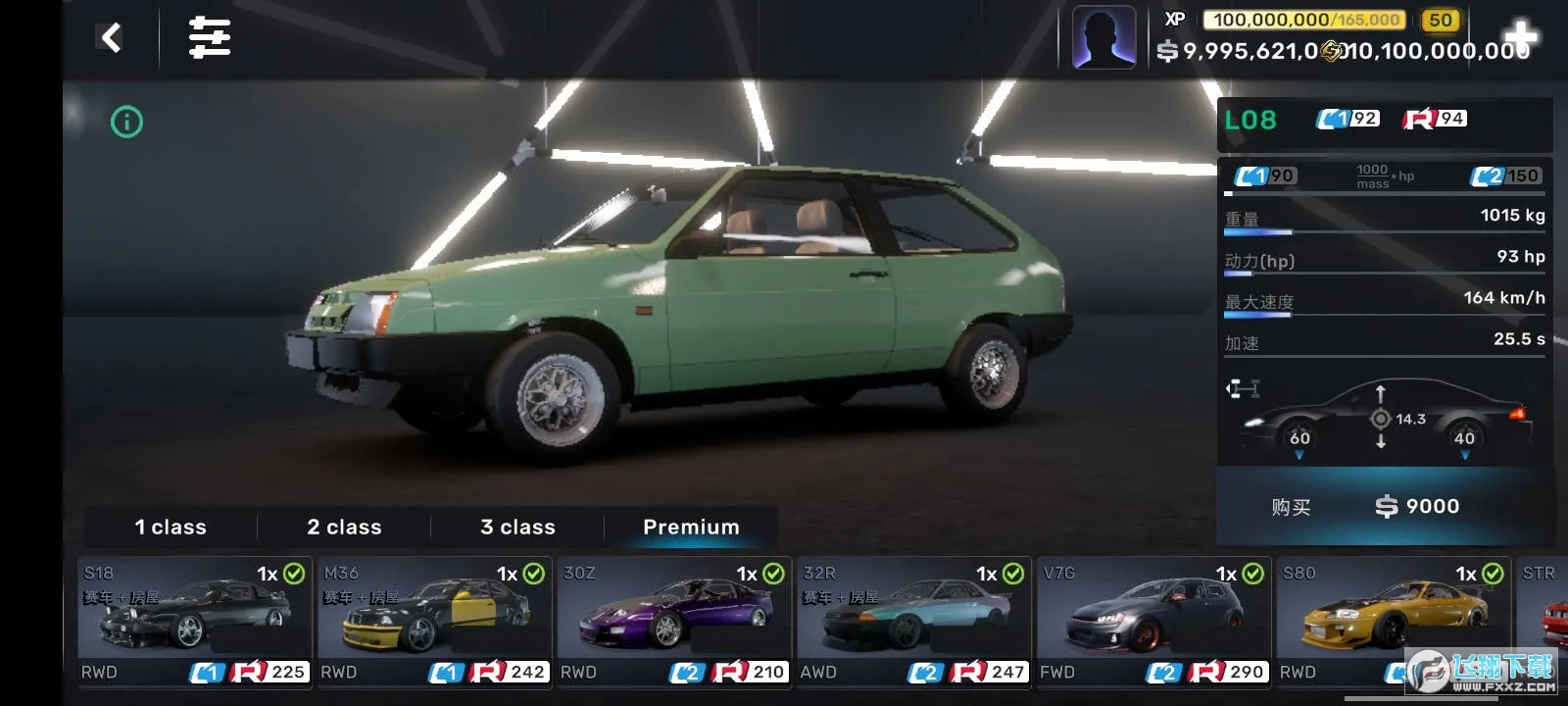Open the tuning filter sliders icon
This screenshot has height=706, width=1568.
click(x=209, y=37)
